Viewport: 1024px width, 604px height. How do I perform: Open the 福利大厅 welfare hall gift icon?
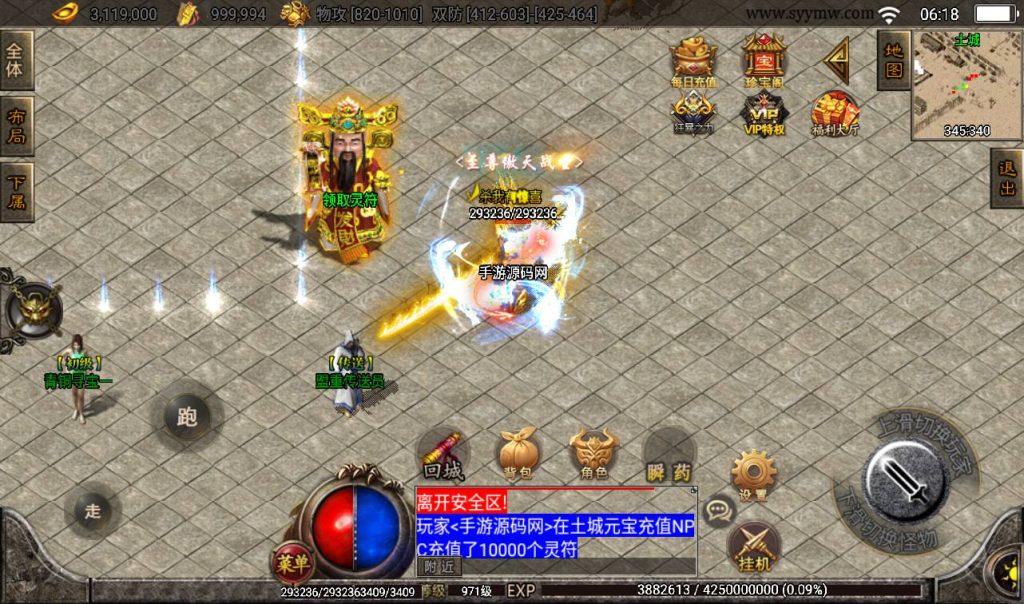tap(835, 112)
